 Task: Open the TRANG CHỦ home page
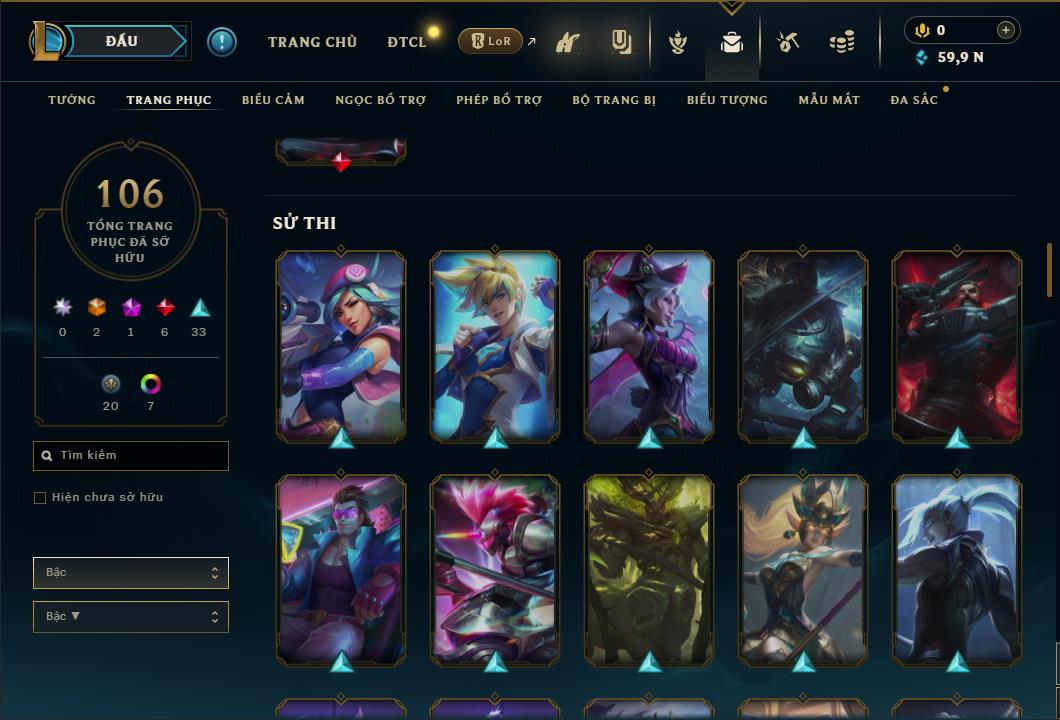pos(312,42)
